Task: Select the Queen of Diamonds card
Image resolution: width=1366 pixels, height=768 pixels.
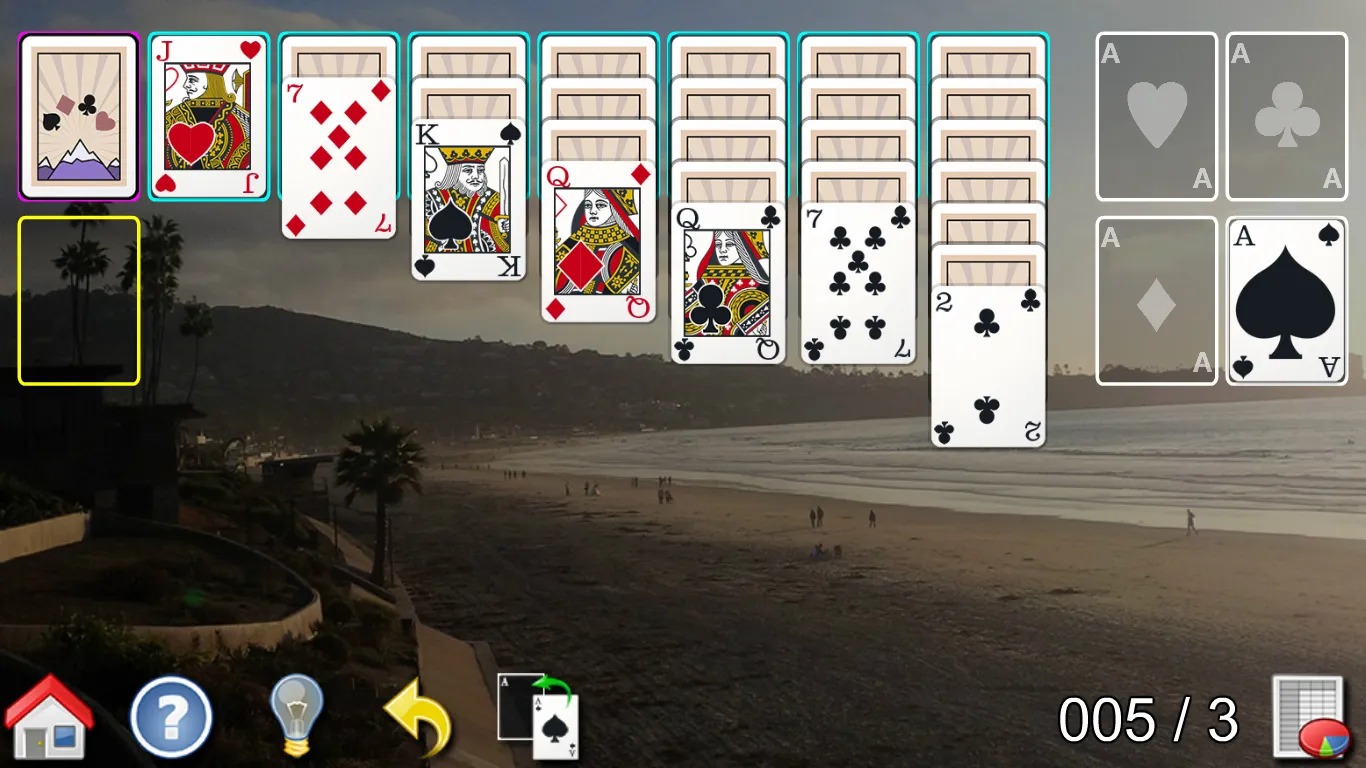Action: click(596, 240)
